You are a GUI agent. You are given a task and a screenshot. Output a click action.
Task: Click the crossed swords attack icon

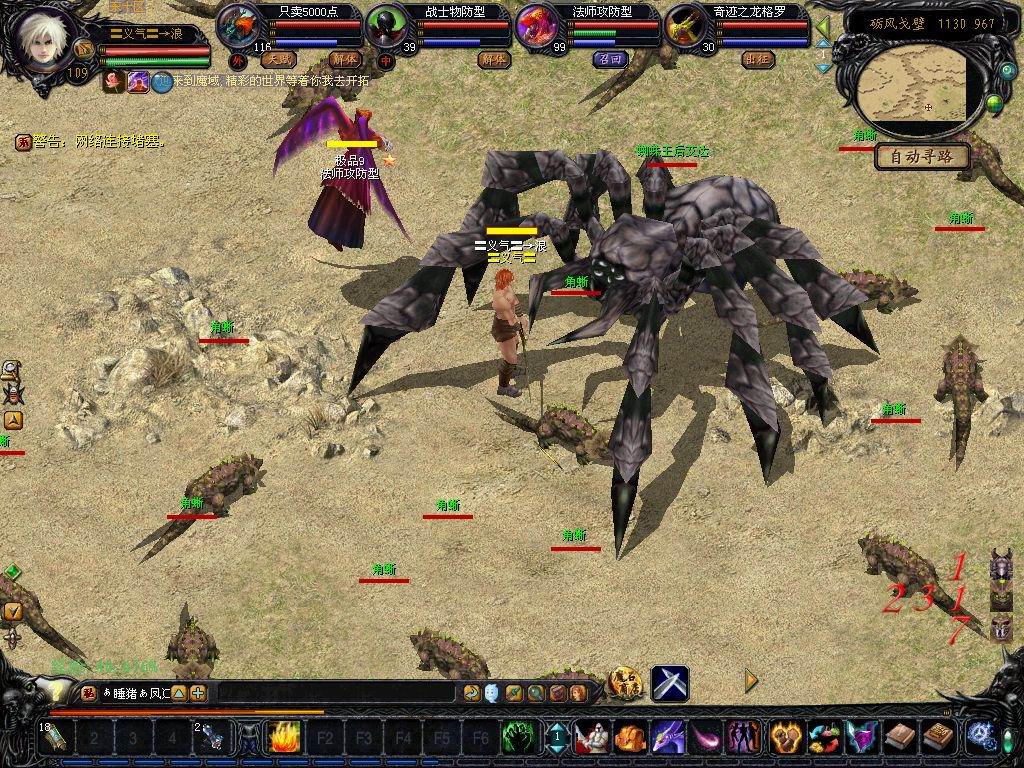pos(669,683)
